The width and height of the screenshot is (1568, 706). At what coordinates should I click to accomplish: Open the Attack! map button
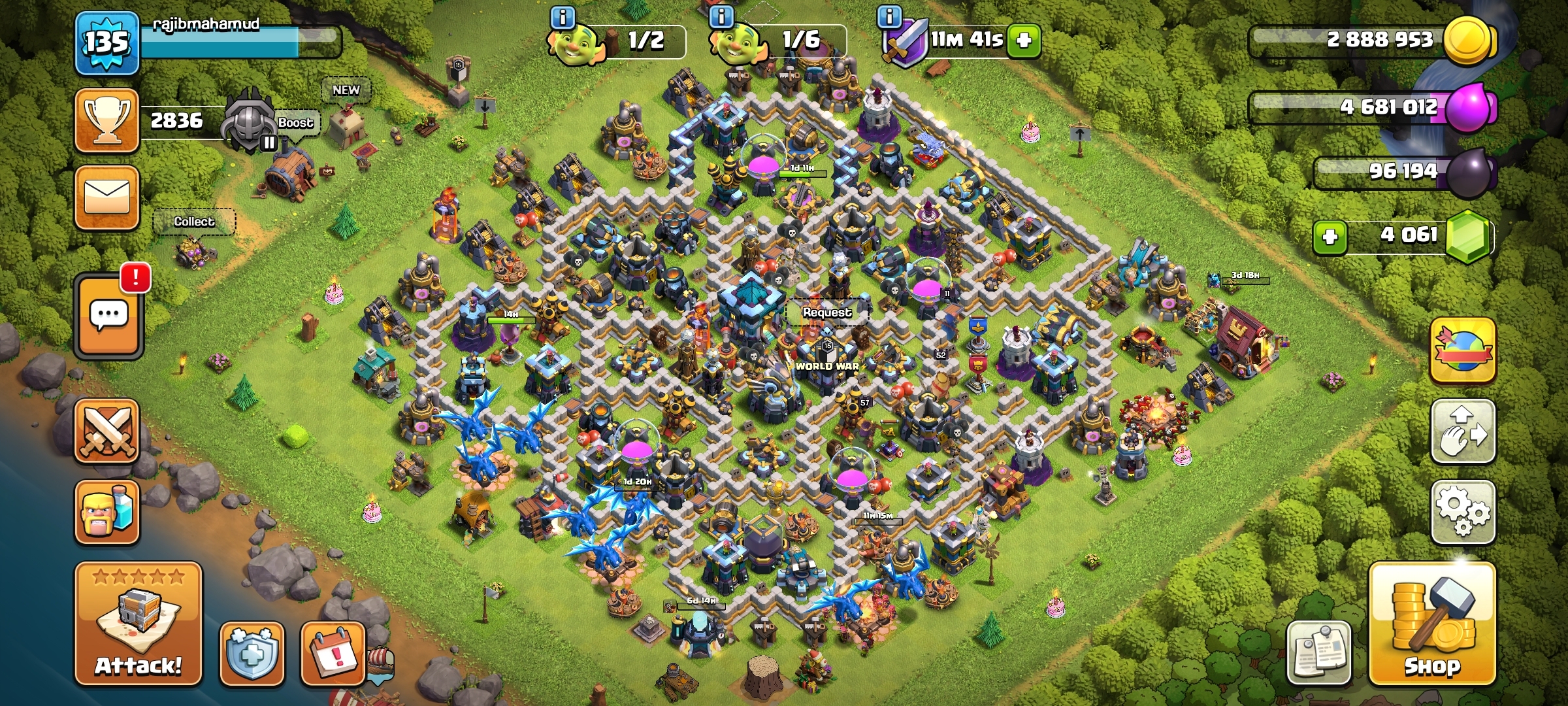click(138, 623)
